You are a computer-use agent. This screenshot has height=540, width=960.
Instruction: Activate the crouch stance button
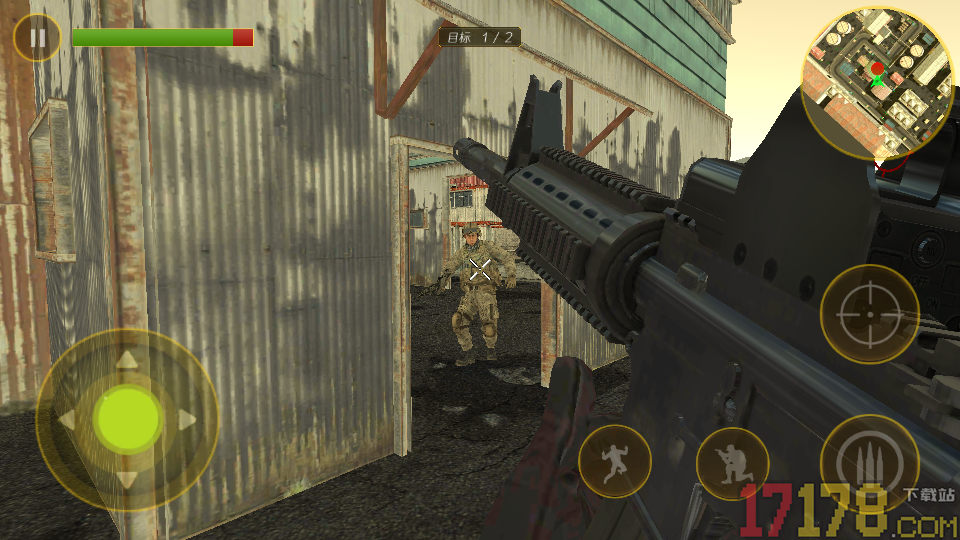[732, 463]
